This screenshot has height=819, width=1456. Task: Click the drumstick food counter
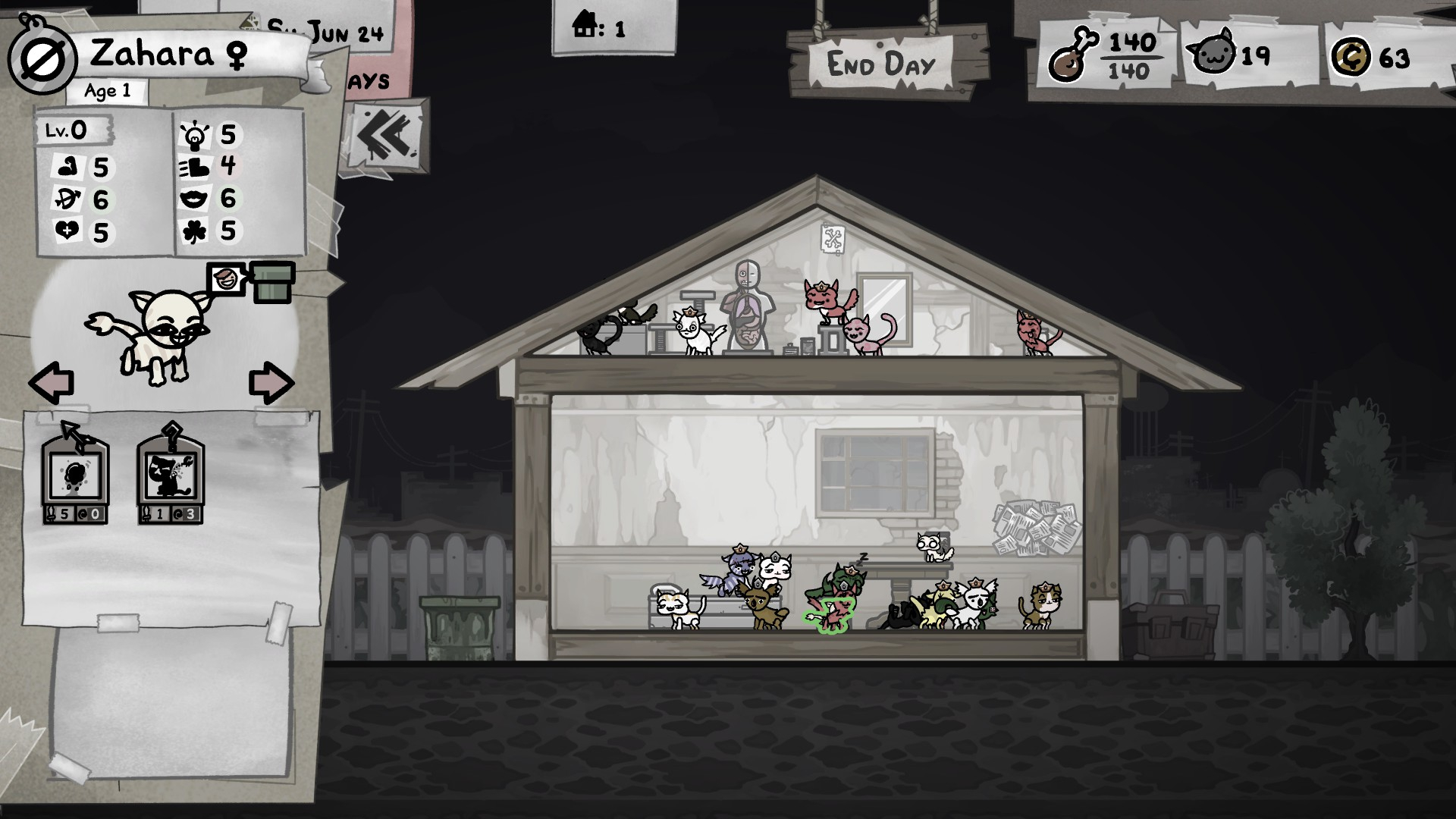(x=1106, y=55)
